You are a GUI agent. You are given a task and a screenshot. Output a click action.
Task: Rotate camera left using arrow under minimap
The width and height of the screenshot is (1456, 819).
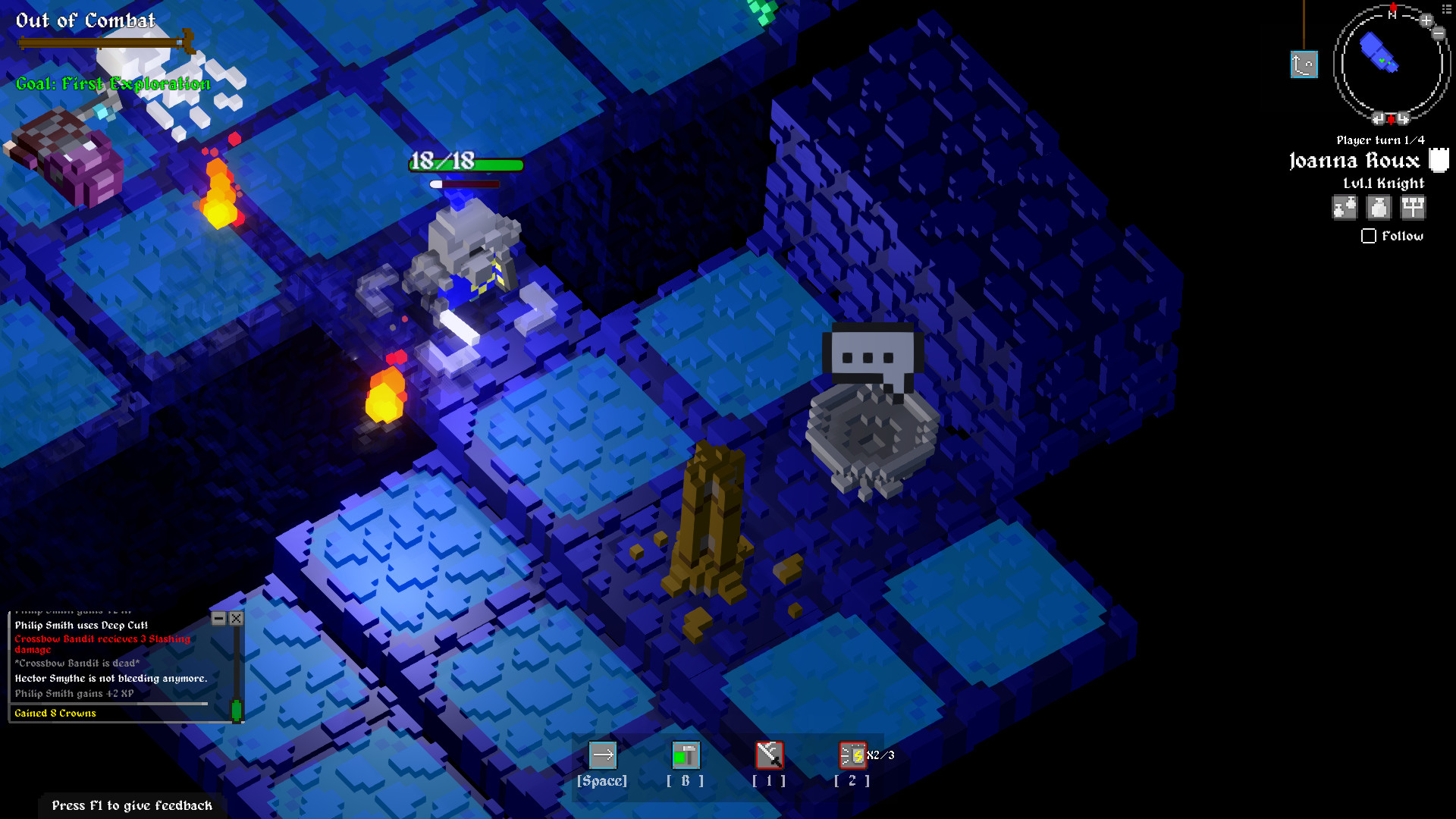click(x=1378, y=118)
